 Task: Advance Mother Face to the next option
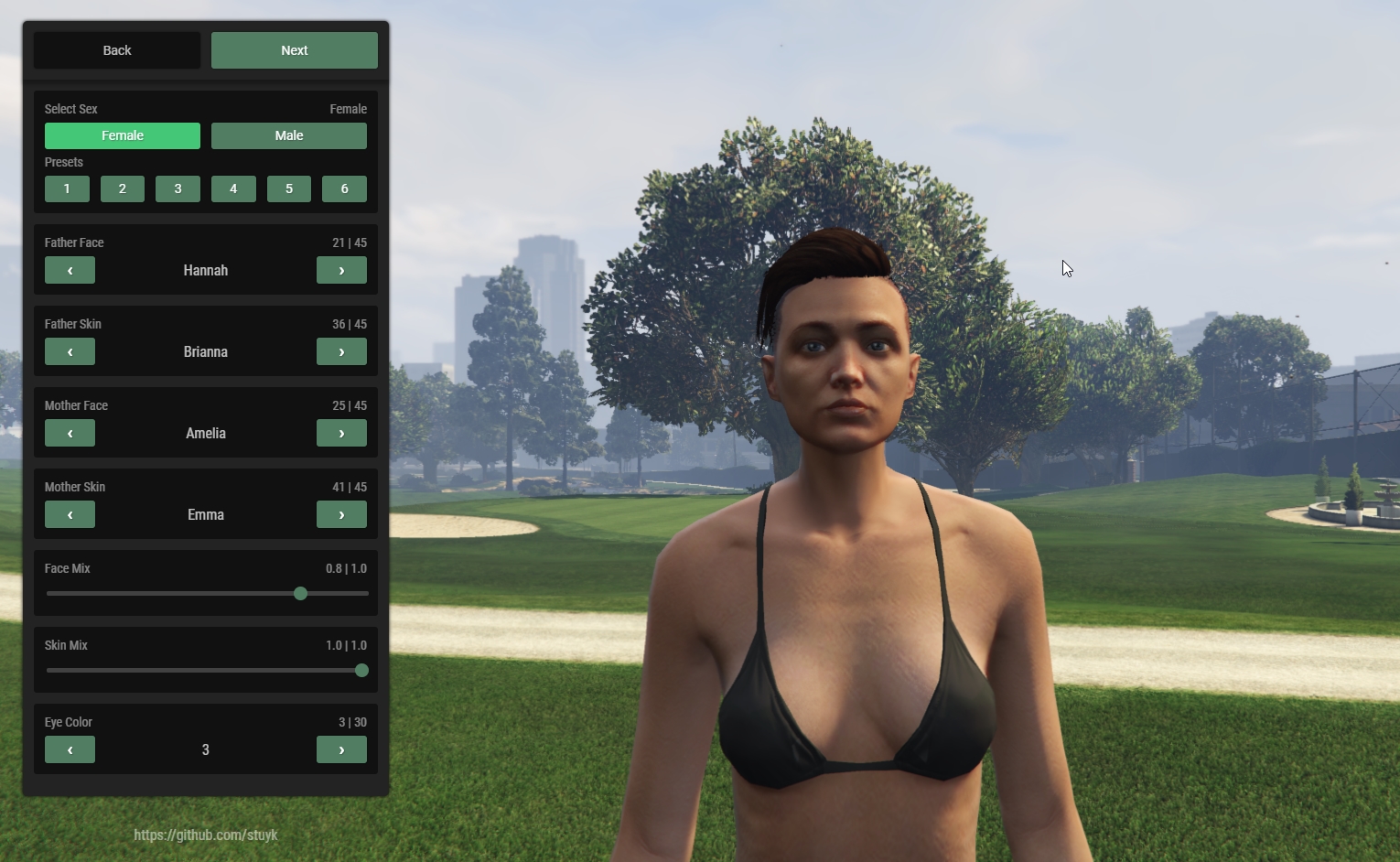tap(341, 433)
